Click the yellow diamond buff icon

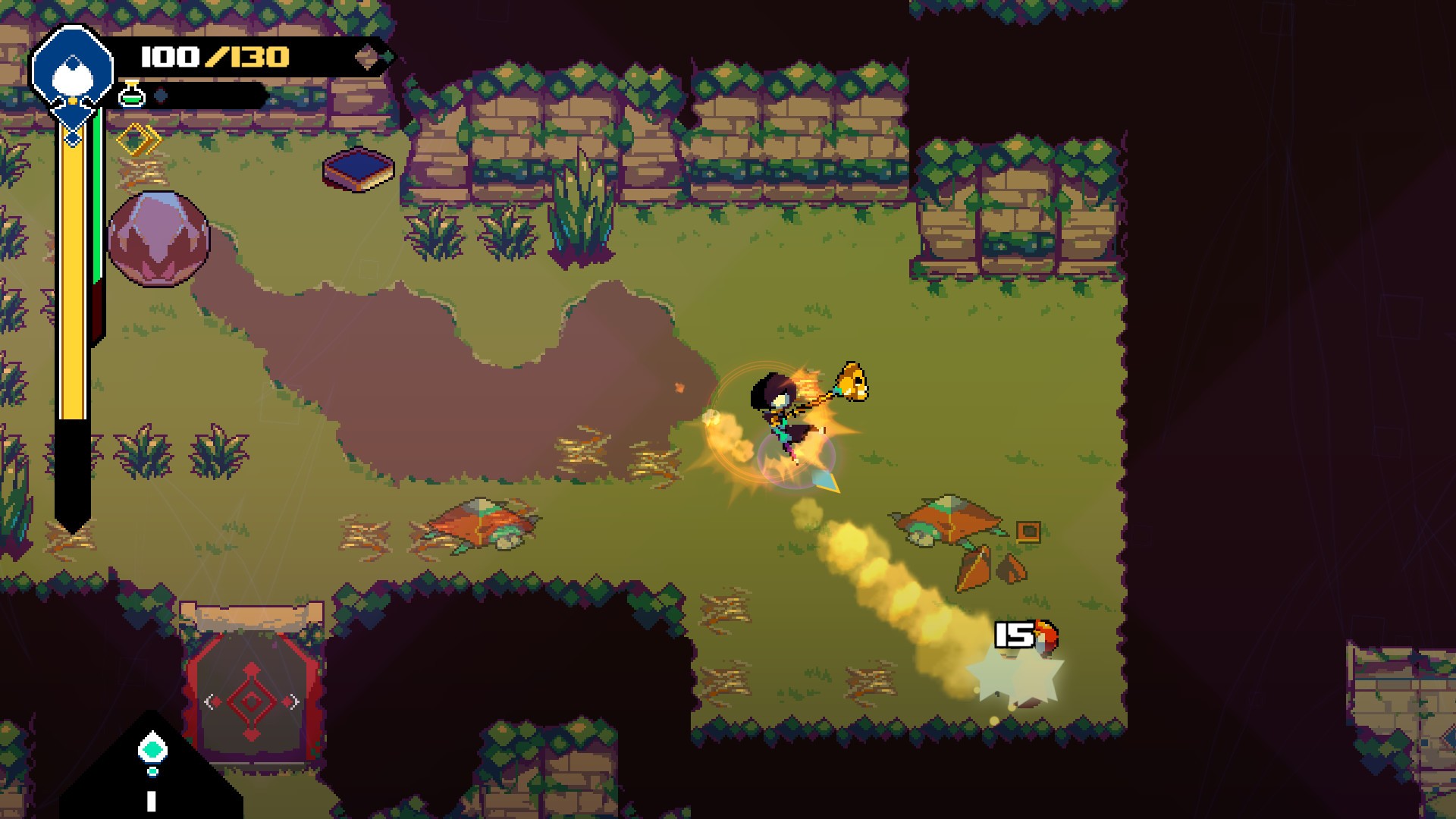tap(139, 140)
